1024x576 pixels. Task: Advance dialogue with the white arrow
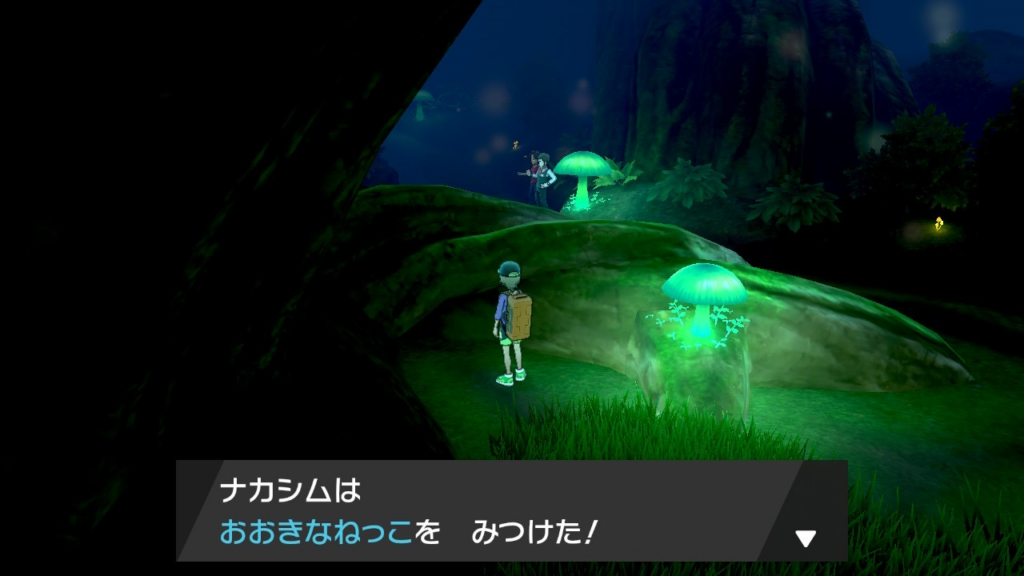pos(805,539)
